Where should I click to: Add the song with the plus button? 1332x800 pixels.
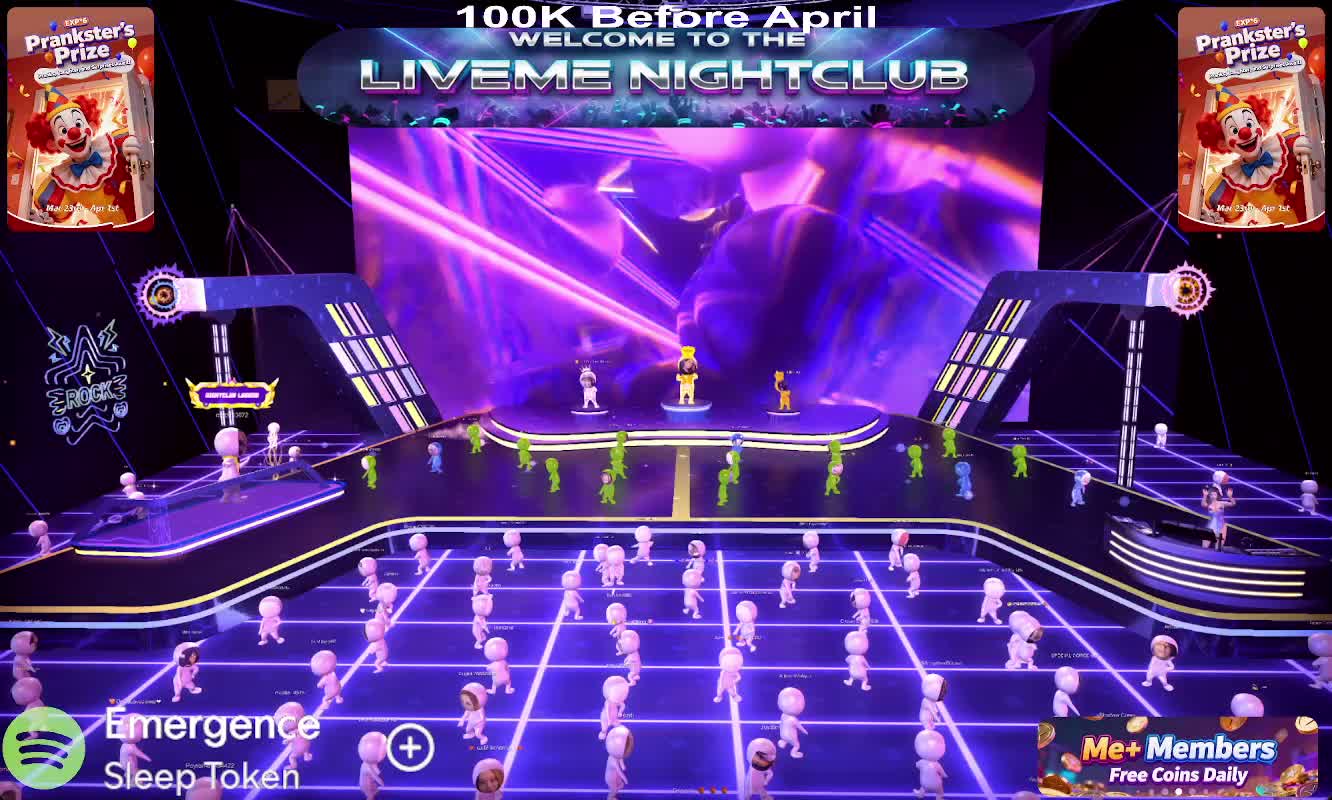point(410,748)
